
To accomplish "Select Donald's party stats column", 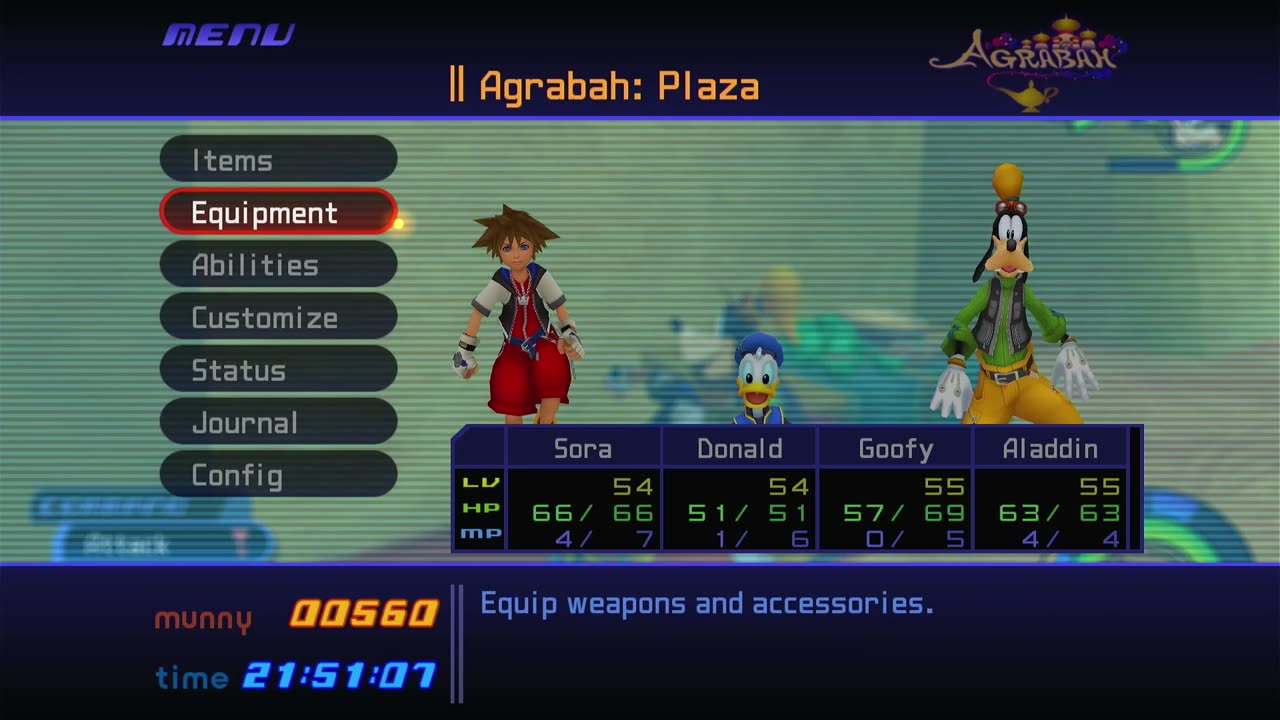I will 739,490.
